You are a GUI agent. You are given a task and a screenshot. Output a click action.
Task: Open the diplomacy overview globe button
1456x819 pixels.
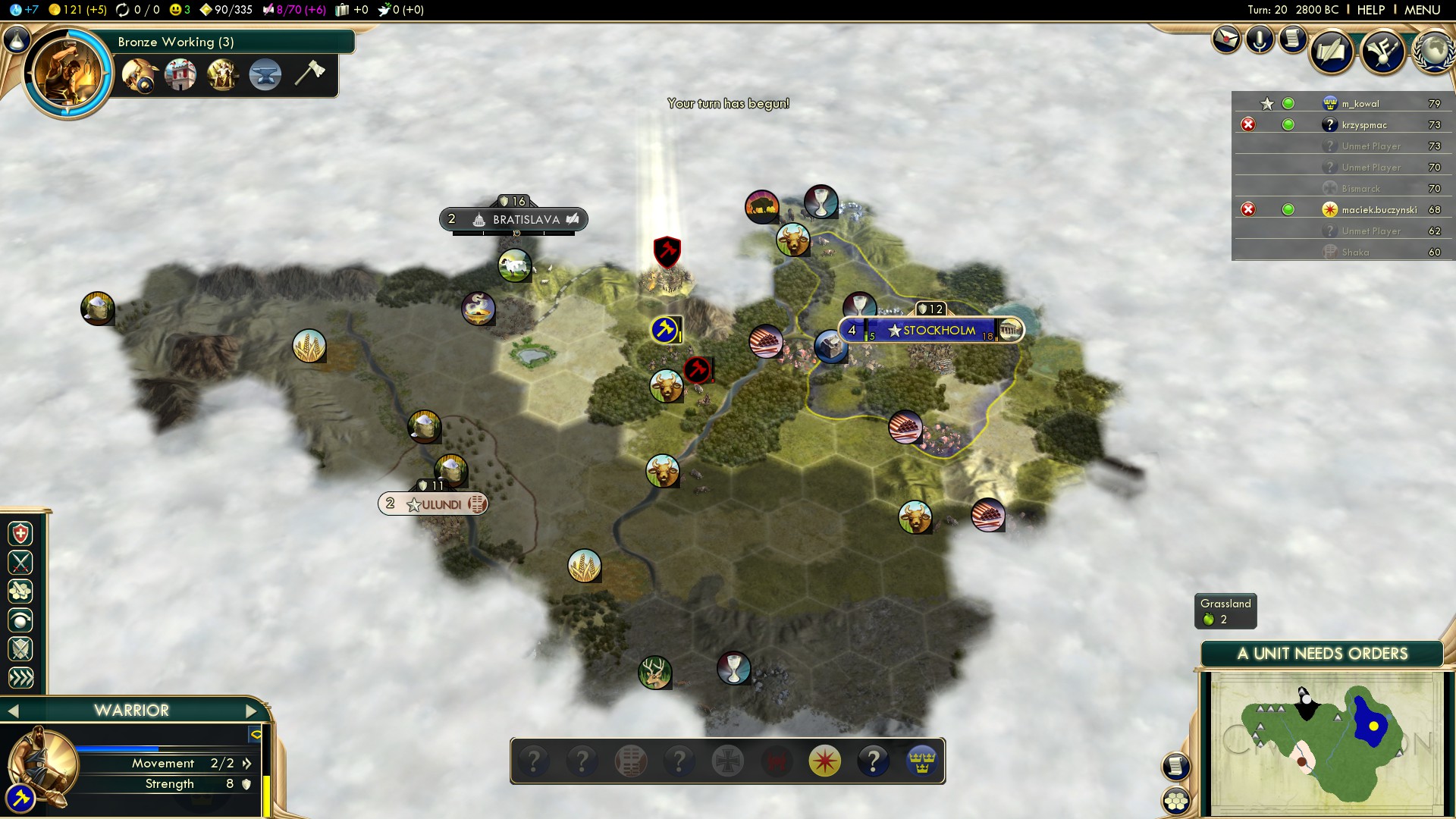[1432, 52]
